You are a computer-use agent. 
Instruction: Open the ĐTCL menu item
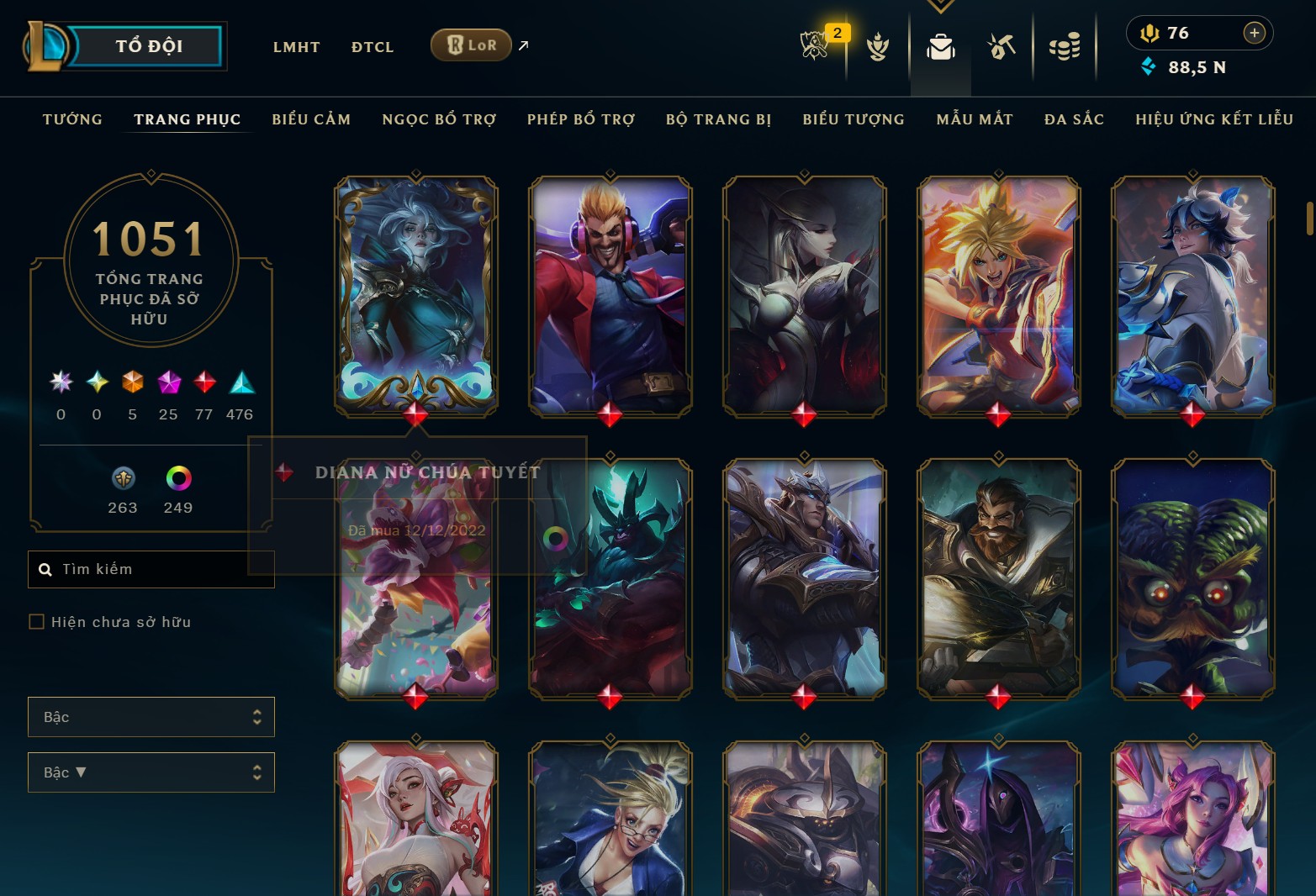(372, 46)
